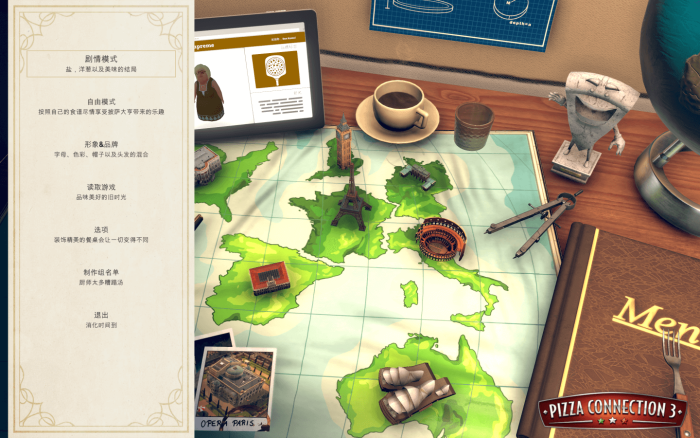Select 读取游戏 to load a game
This screenshot has height=438, width=700.
[100, 187]
